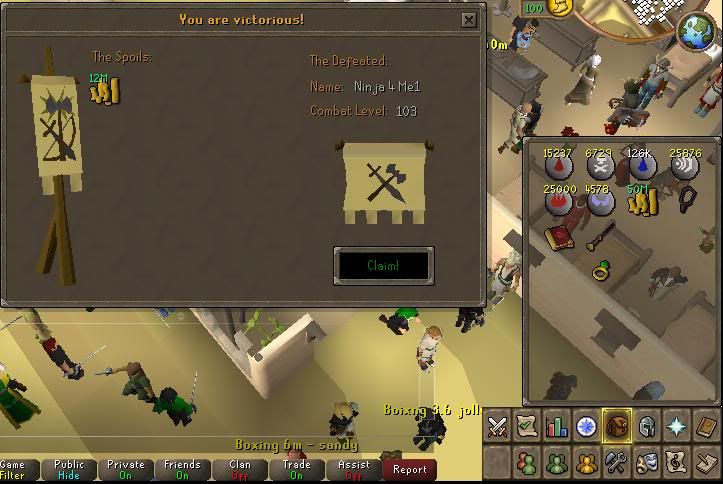723x484 pixels.
Task: Close the victory window
Action: click(x=470, y=19)
